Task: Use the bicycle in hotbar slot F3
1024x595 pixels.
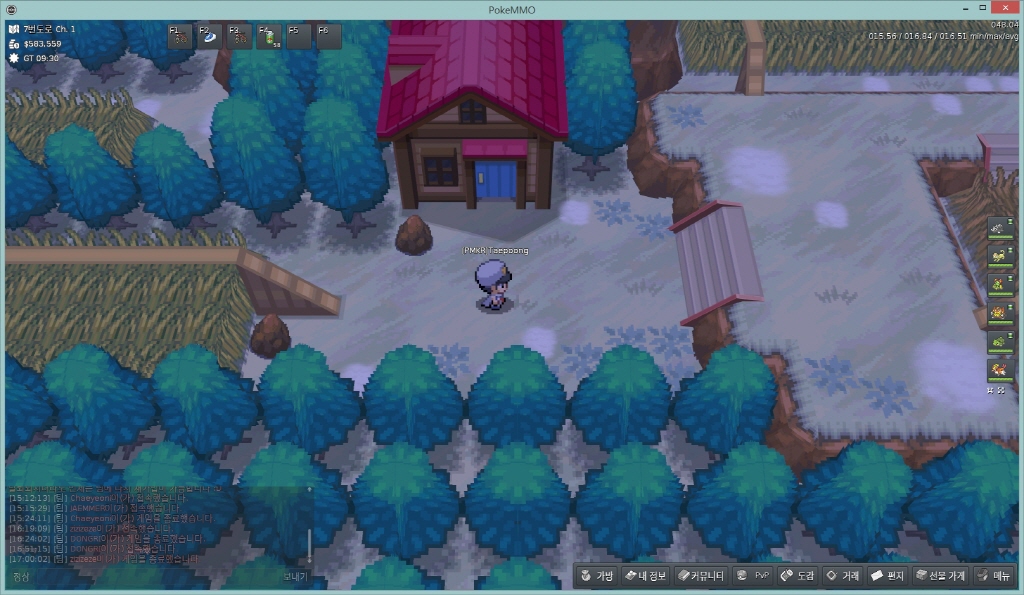Action: coord(240,38)
